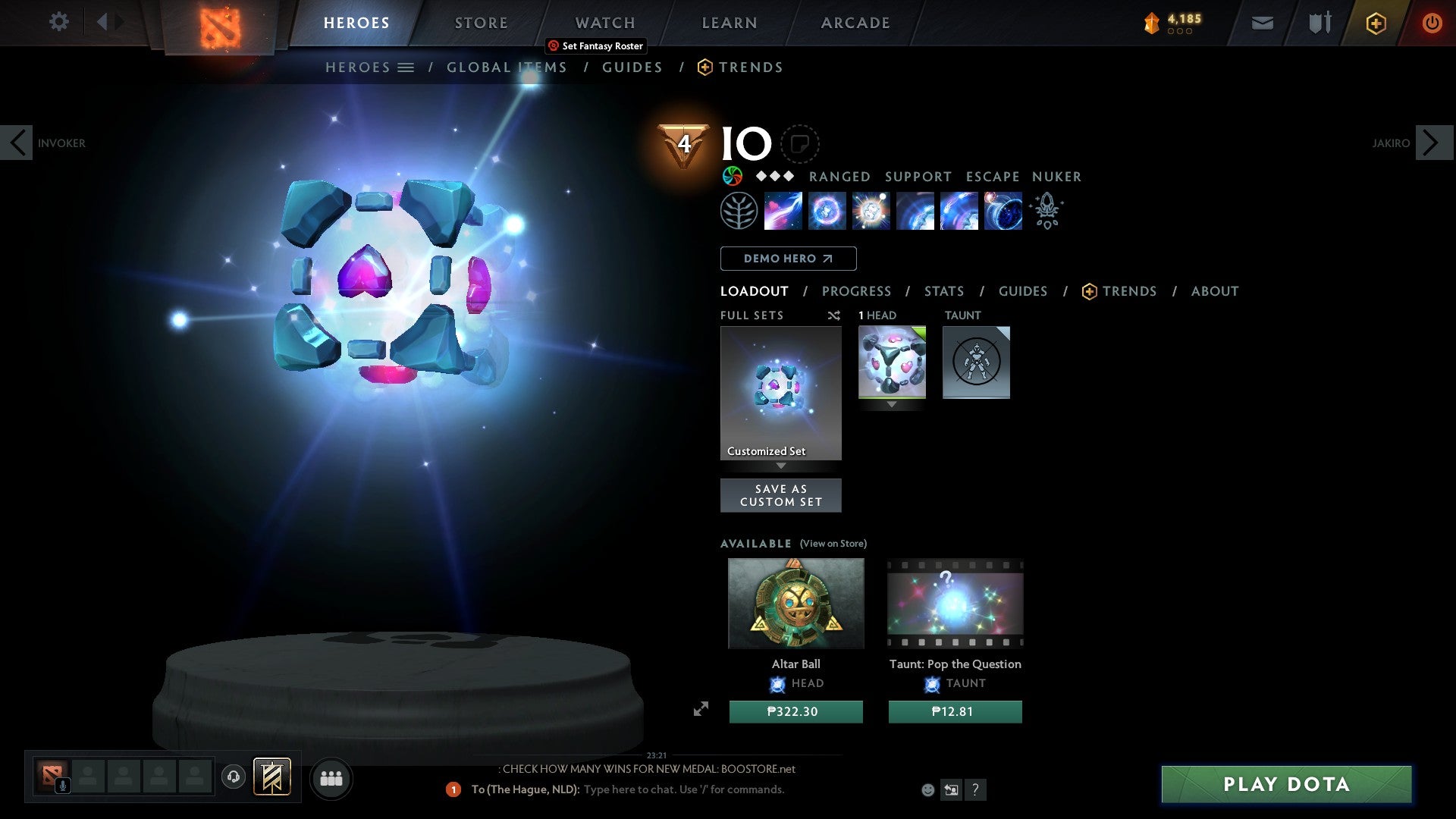The width and height of the screenshot is (1456, 819).
Task: Click the Aghanim's upgrades icon beside abilities
Action: point(1047,211)
